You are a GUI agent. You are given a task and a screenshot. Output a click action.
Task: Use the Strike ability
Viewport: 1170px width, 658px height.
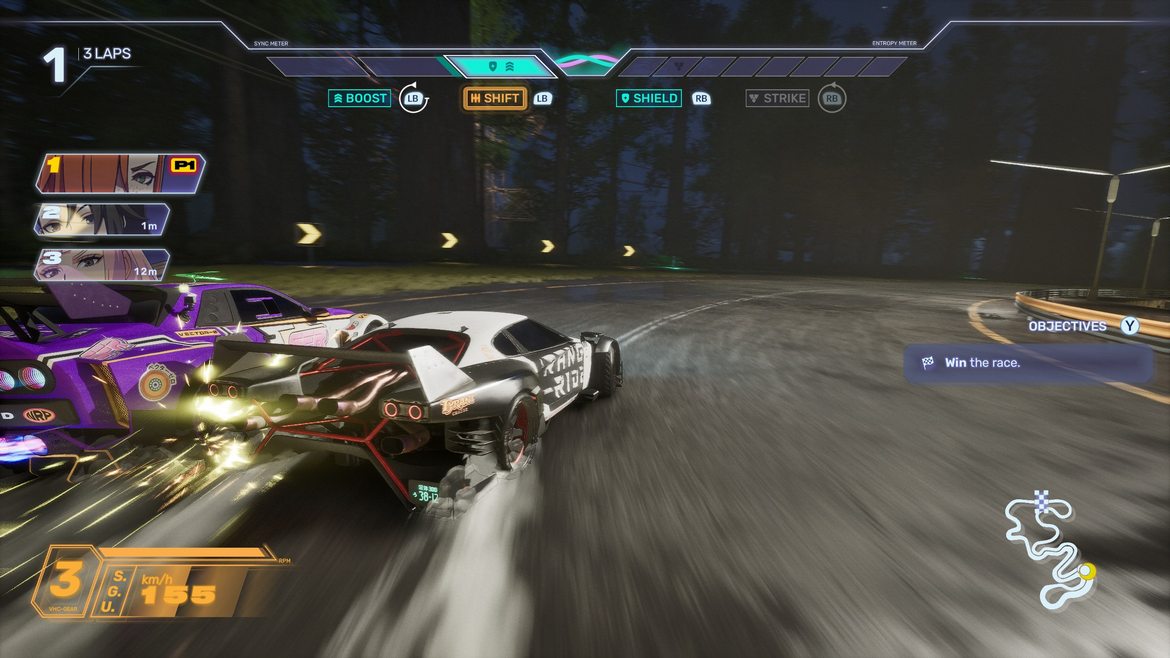778,98
